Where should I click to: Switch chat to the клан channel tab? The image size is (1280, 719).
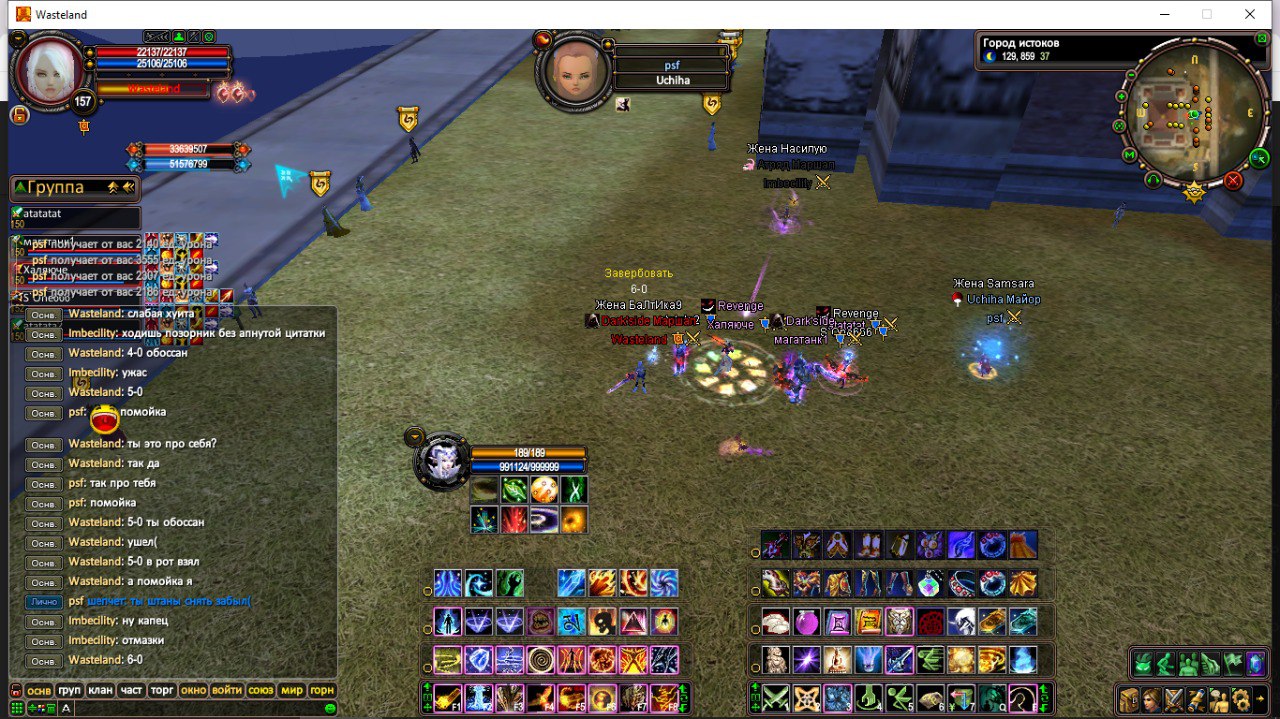(100, 691)
